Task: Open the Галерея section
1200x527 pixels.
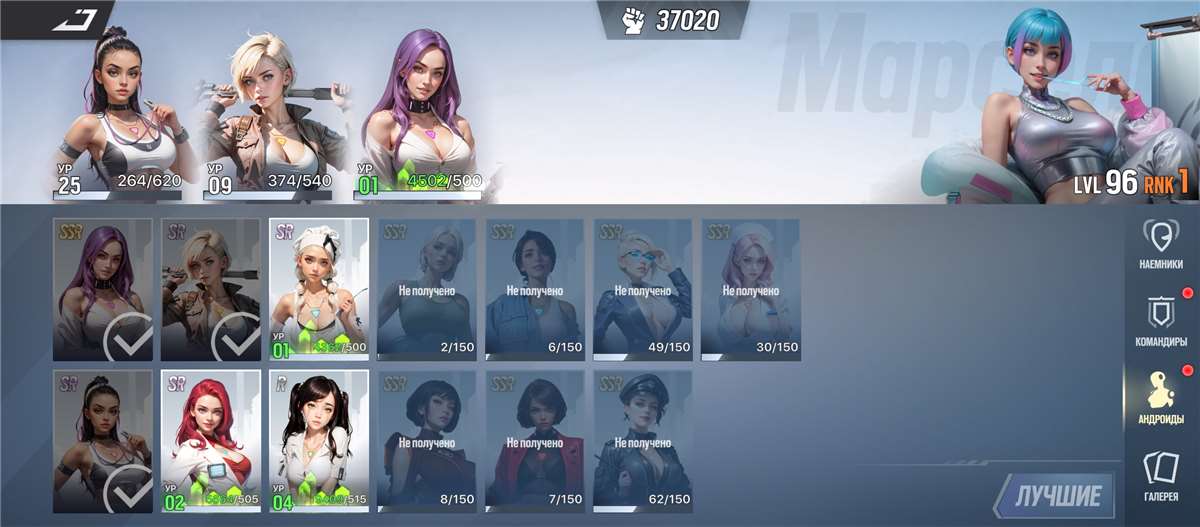Action: coord(1160,475)
